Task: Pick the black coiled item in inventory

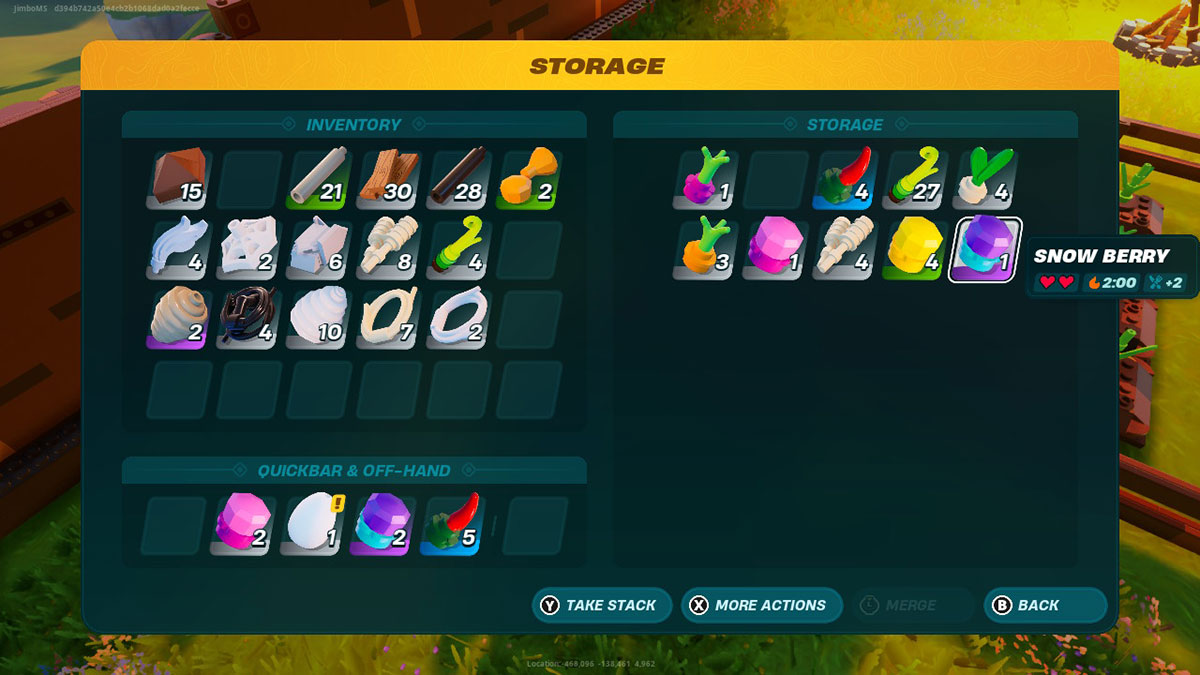Action: pos(249,319)
